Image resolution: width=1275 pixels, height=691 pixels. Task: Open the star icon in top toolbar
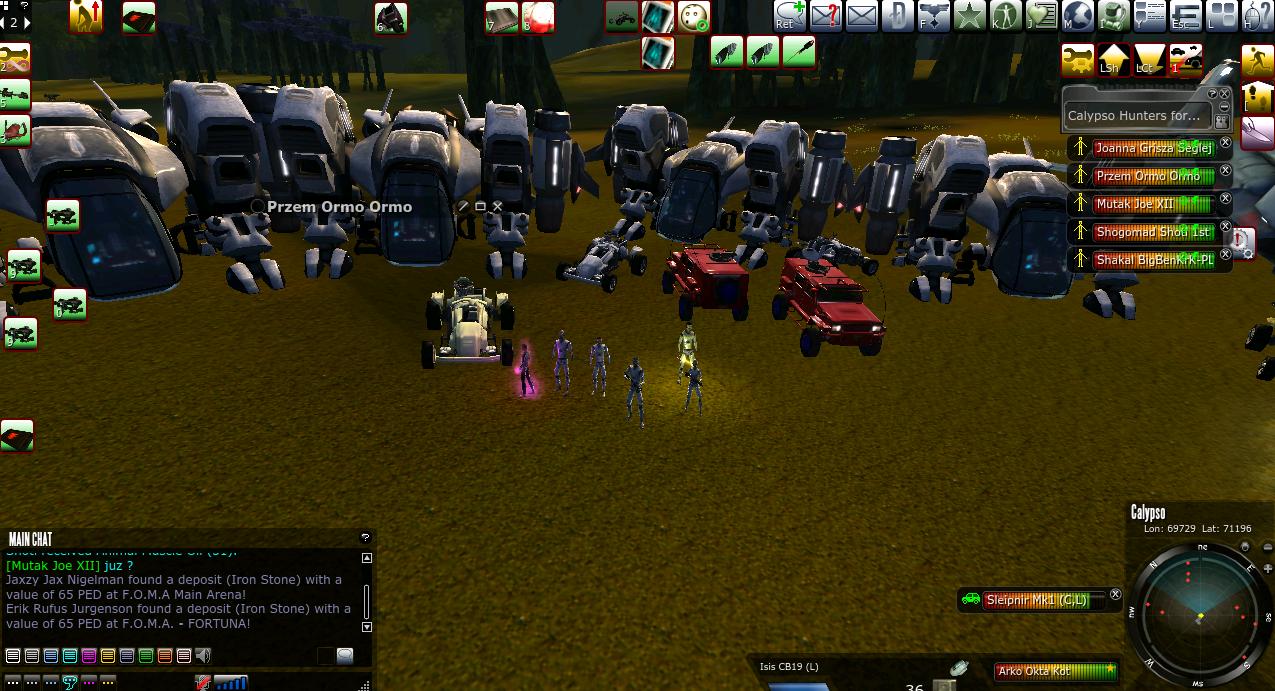(969, 16)
